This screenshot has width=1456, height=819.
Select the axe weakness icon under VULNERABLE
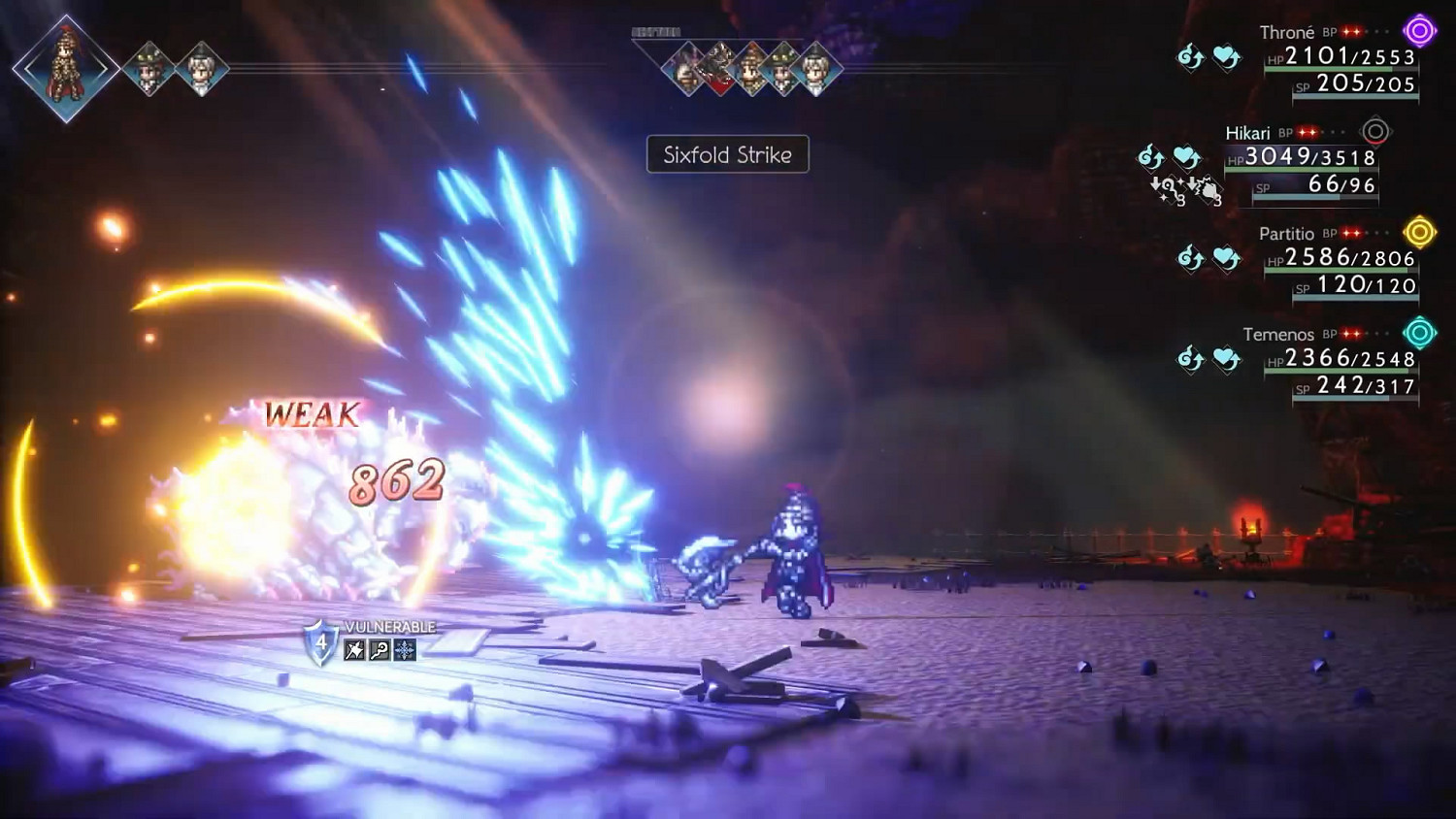click(x=352, y=650)
